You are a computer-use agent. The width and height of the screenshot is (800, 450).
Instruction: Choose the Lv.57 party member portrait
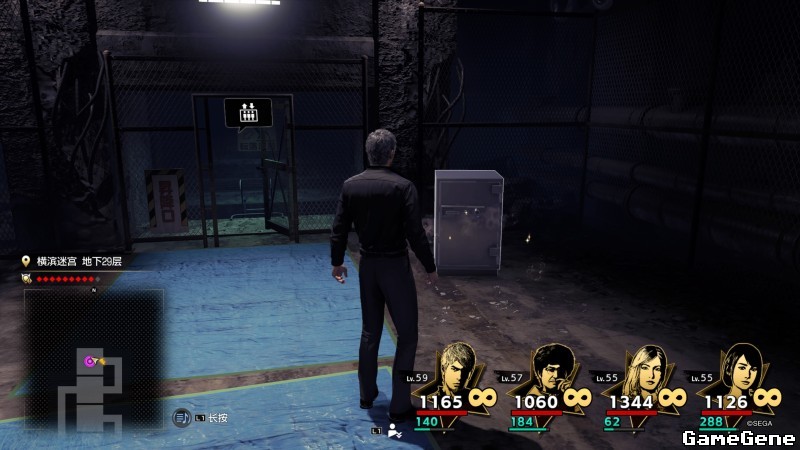pyautogui.click(x=551, y=369)
